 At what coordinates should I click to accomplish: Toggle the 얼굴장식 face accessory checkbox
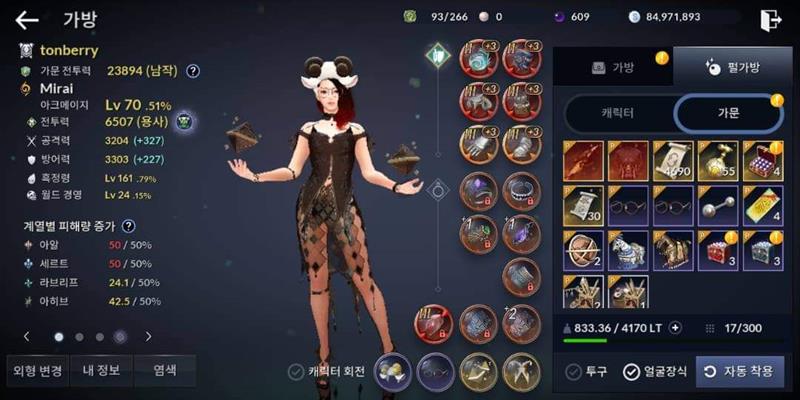coord(631,372)
